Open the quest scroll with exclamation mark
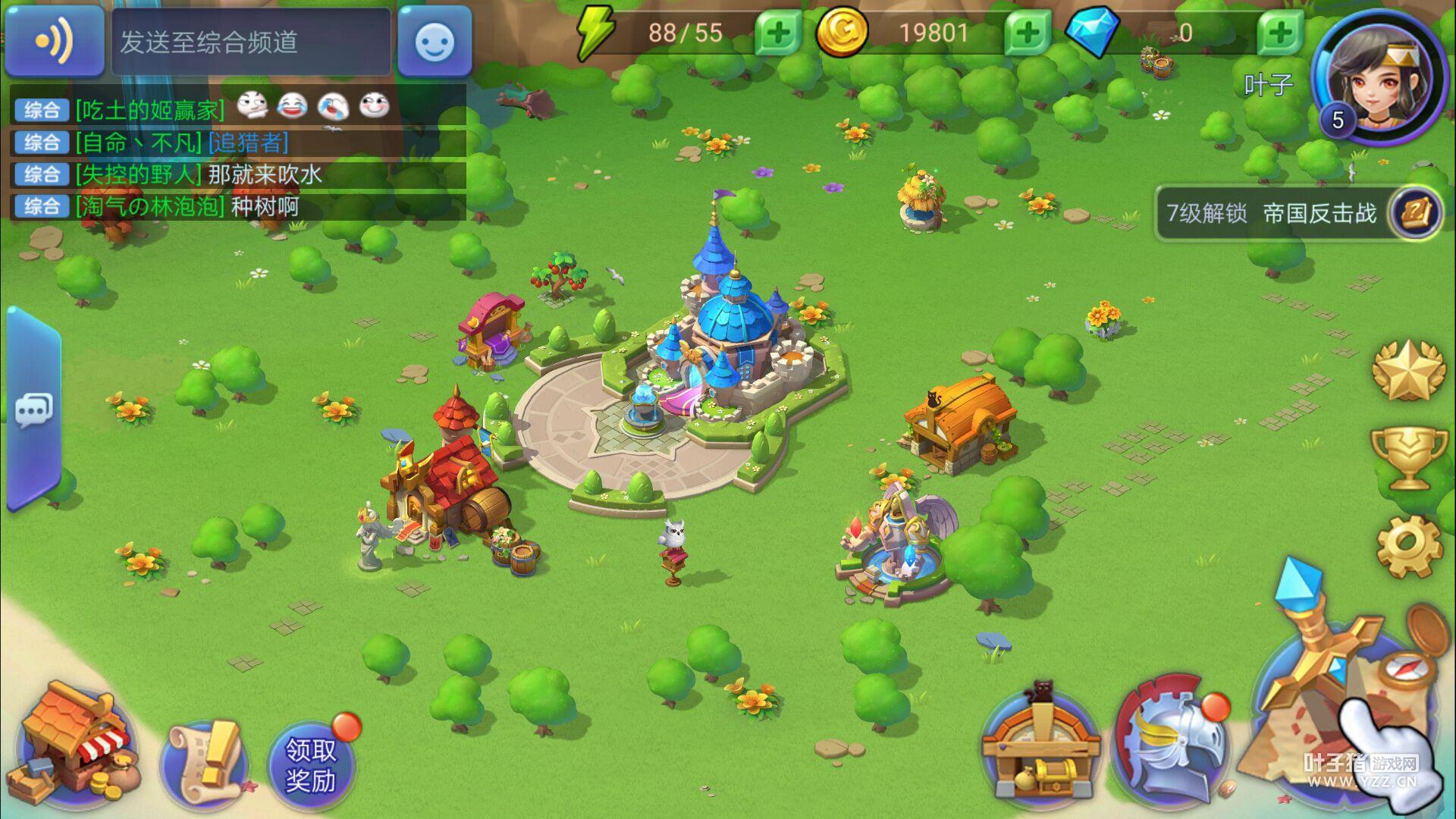The image size is (1456, 819). 203,762
